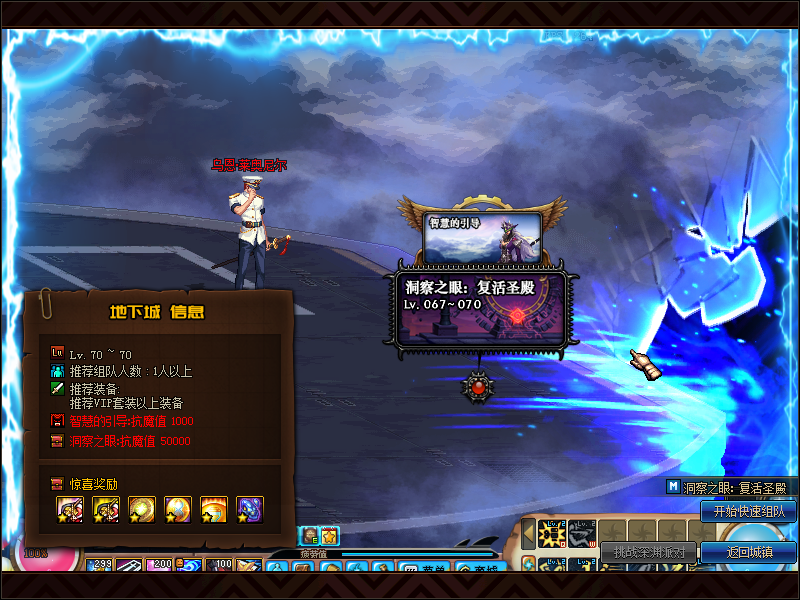Open the brown book icon marked E
800x600 pixels.
[x=309, y=535]
